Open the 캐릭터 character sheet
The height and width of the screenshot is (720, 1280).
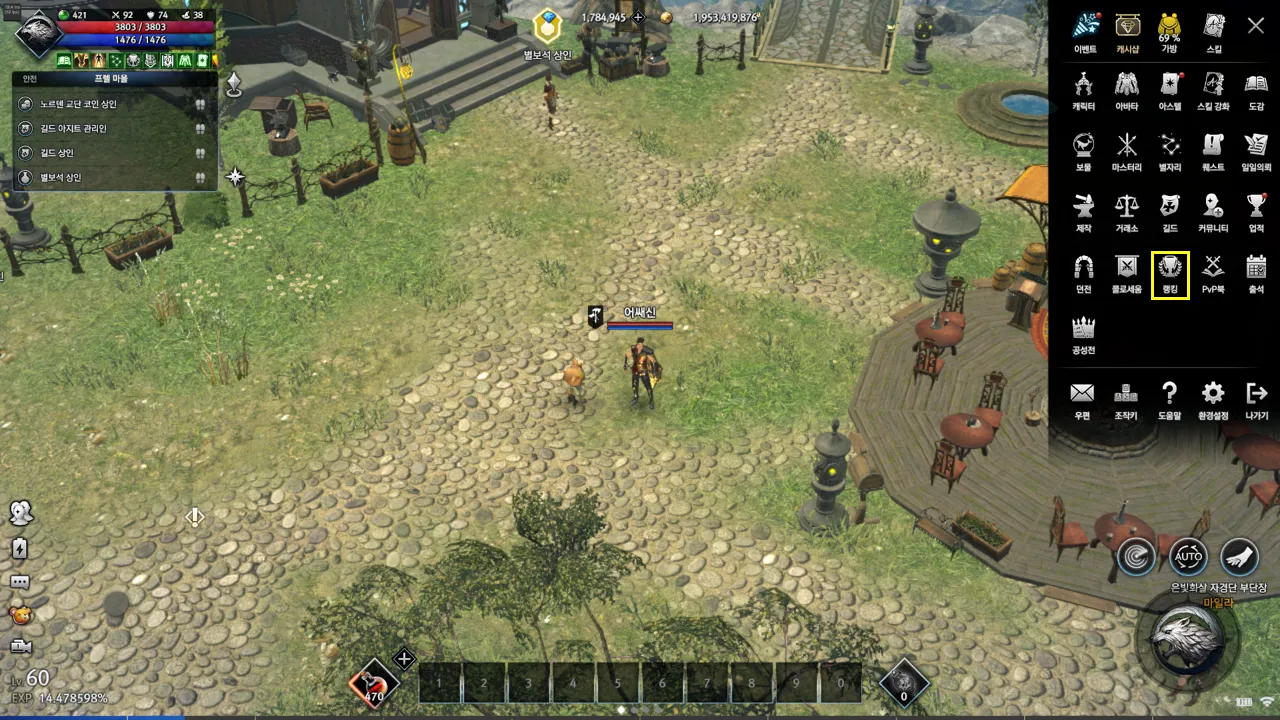coord(1083,89)
